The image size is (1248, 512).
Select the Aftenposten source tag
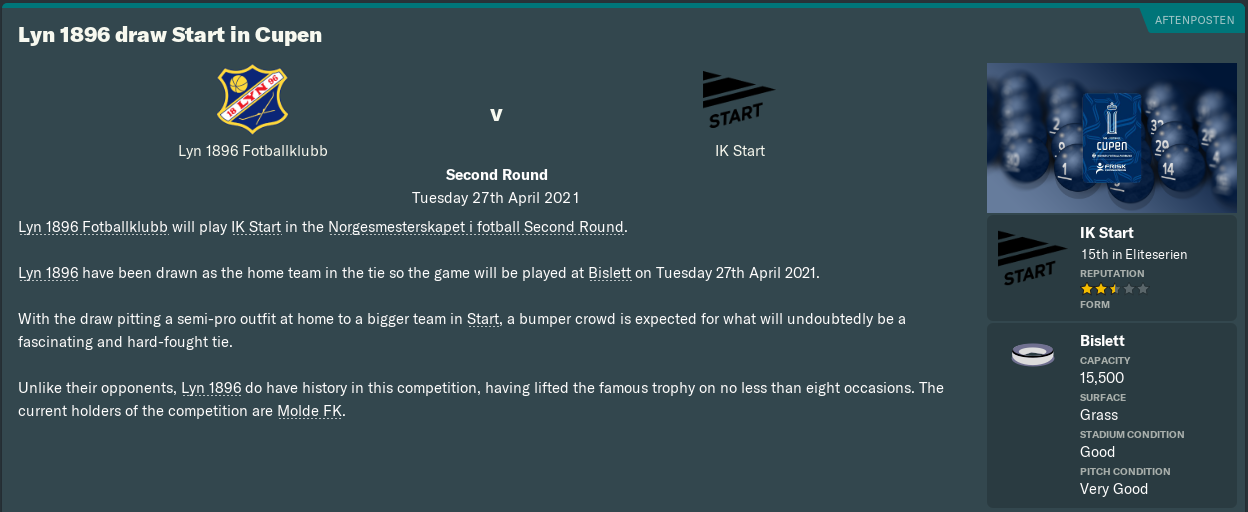(x=1194, y=20)
